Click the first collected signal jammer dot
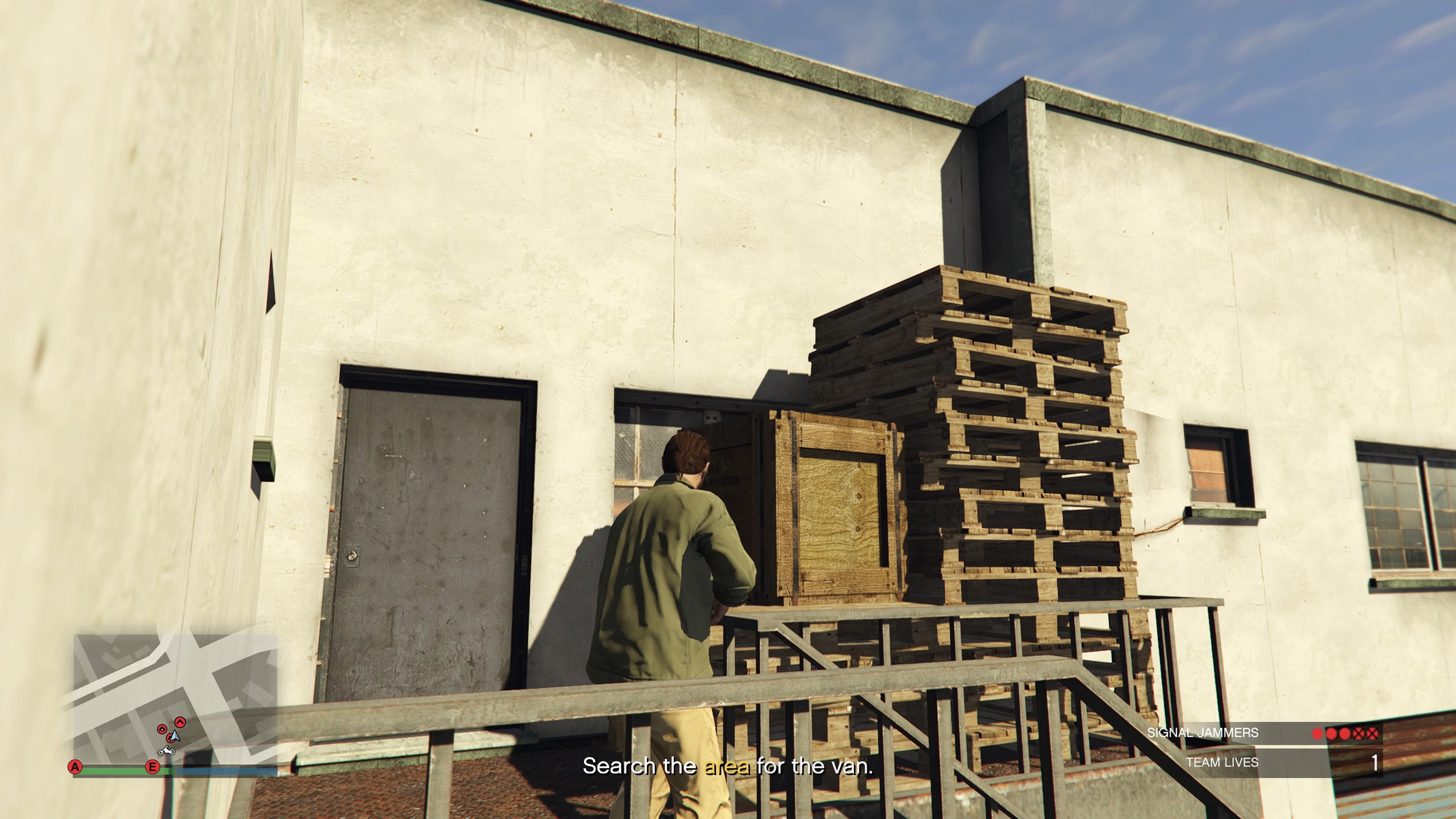This screenshot has height=819, width=1456. [x=1316, y=733]
